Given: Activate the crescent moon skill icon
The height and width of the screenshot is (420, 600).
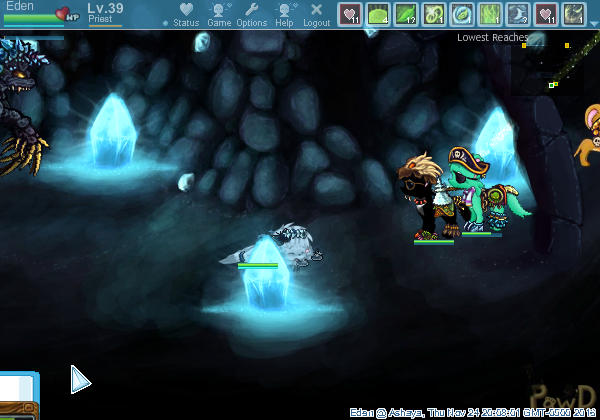Looking at the screenshot, I should (x=518, y=14).
